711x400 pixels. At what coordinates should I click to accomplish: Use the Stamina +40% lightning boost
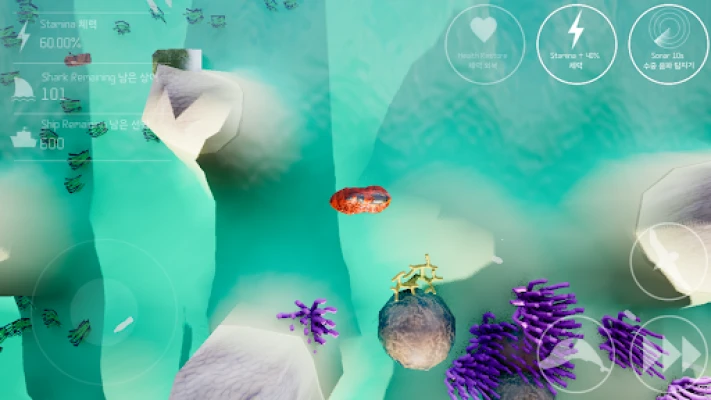(576, 44)
